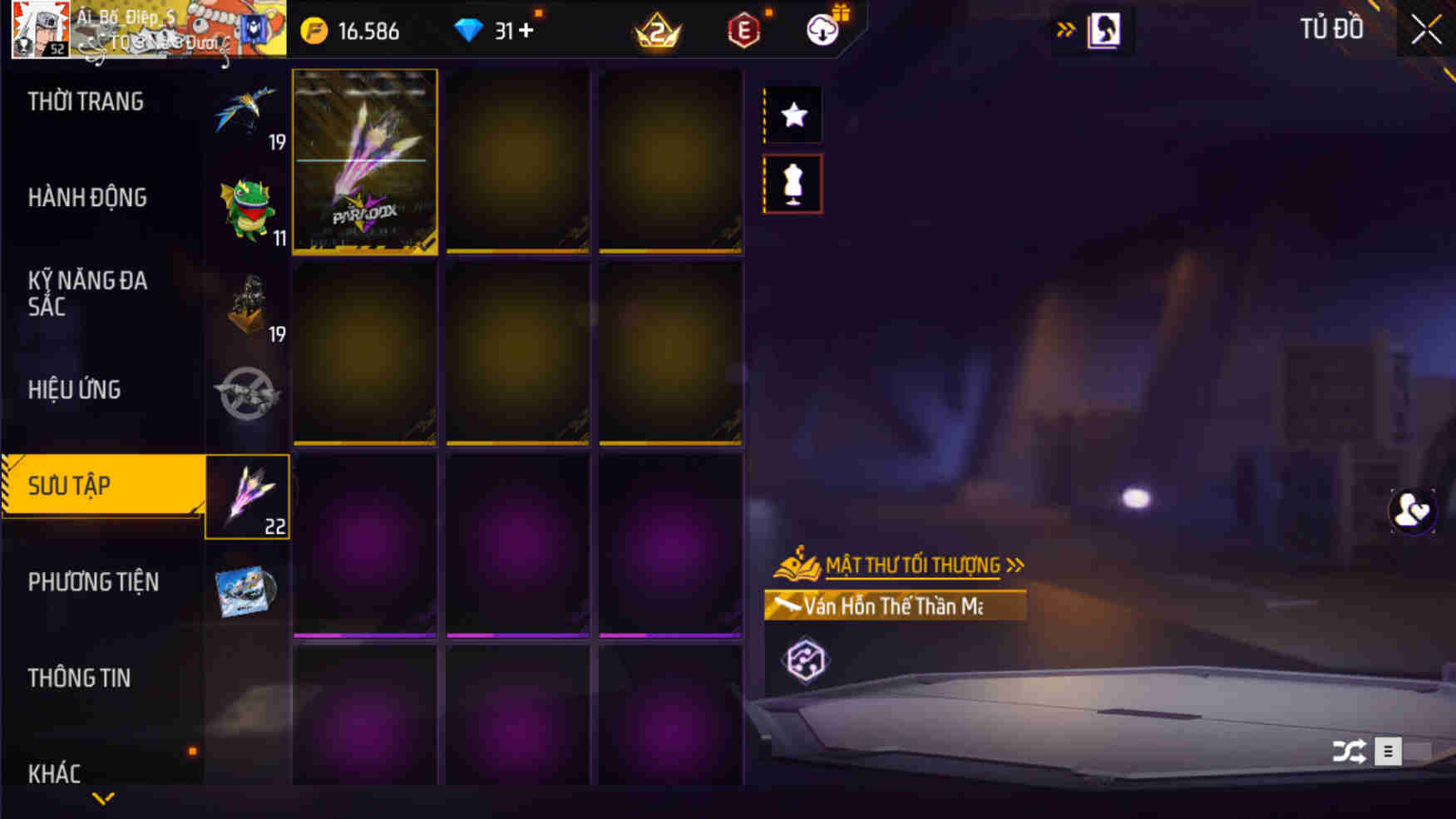Image resolution: width=1456 pixels, height=819 pixels.
Task: Select the PARADOX item thumbnail
Action: coord(365,160)
